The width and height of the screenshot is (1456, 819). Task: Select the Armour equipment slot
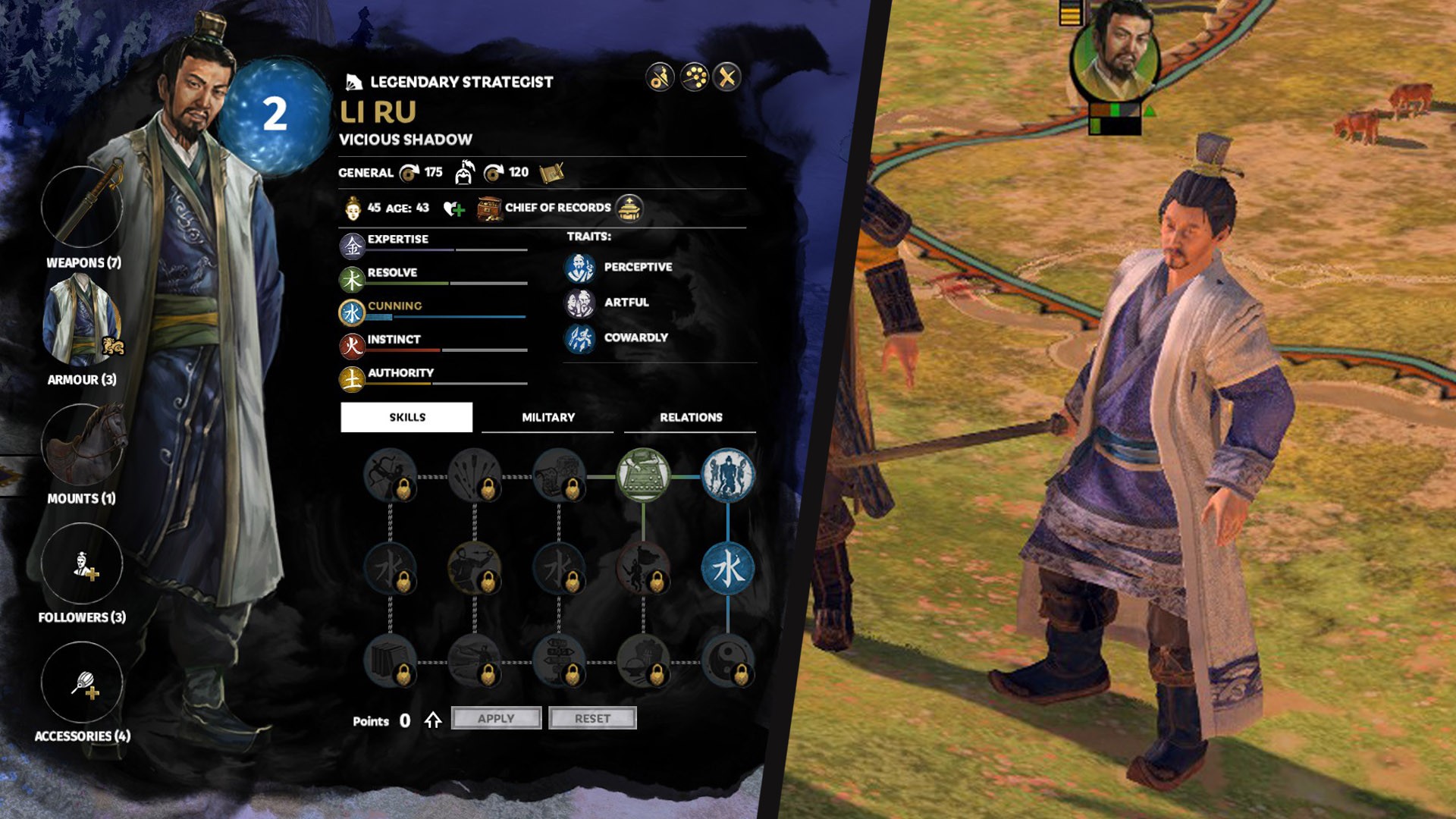point(82,321)
